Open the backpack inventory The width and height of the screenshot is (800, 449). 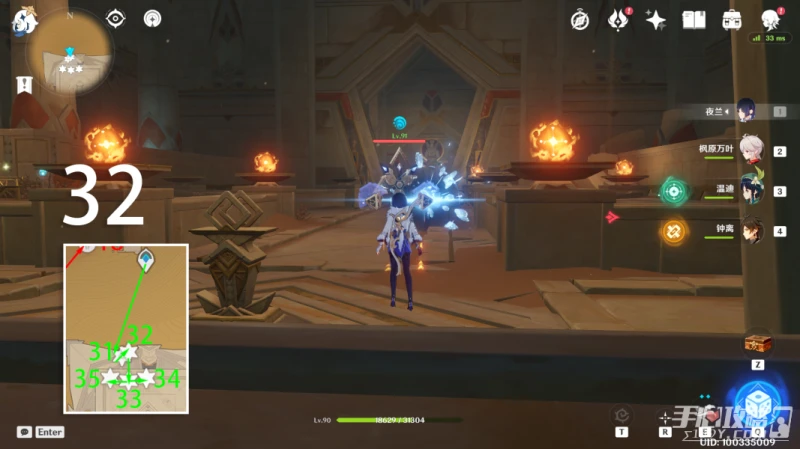coord(732,20)
